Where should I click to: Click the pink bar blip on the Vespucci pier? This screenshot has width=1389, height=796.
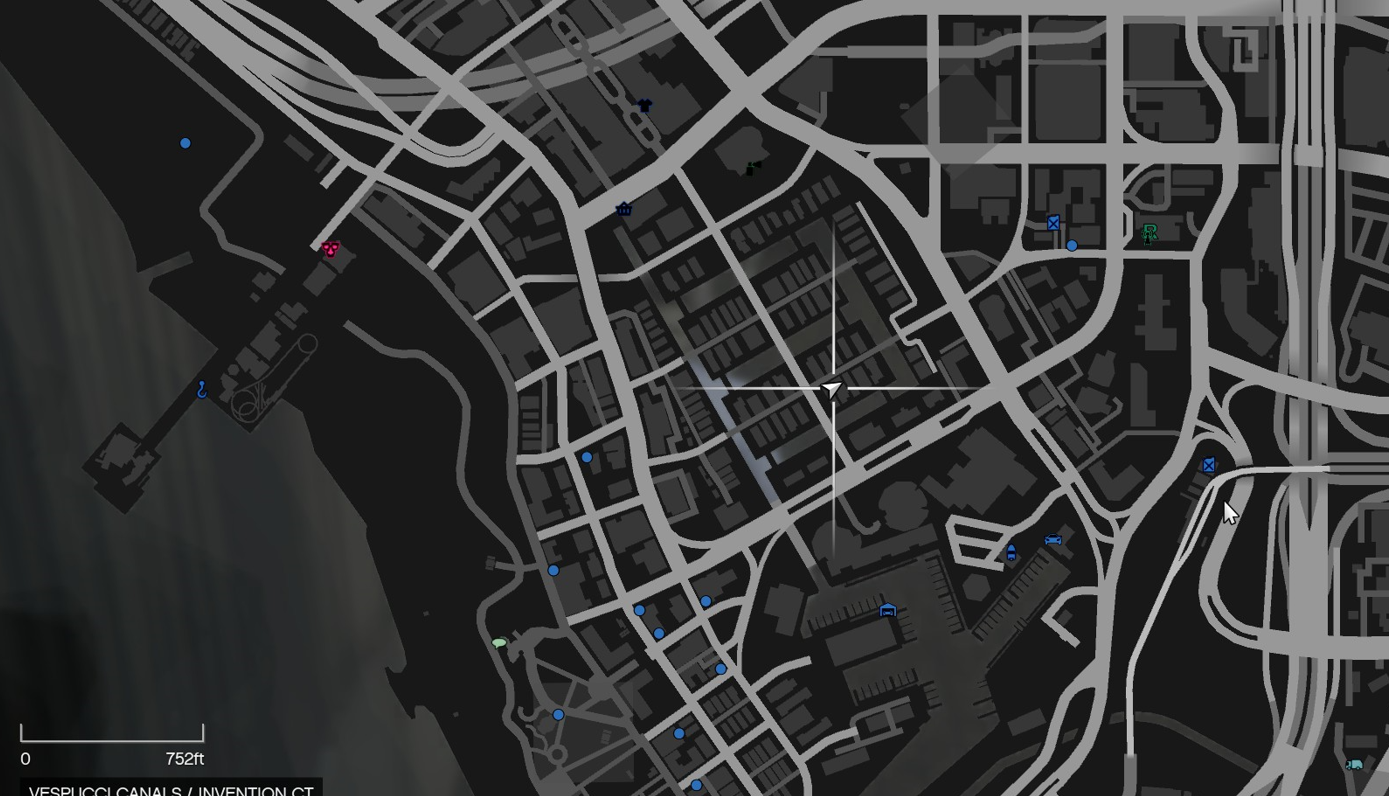[x=330, y=247]
